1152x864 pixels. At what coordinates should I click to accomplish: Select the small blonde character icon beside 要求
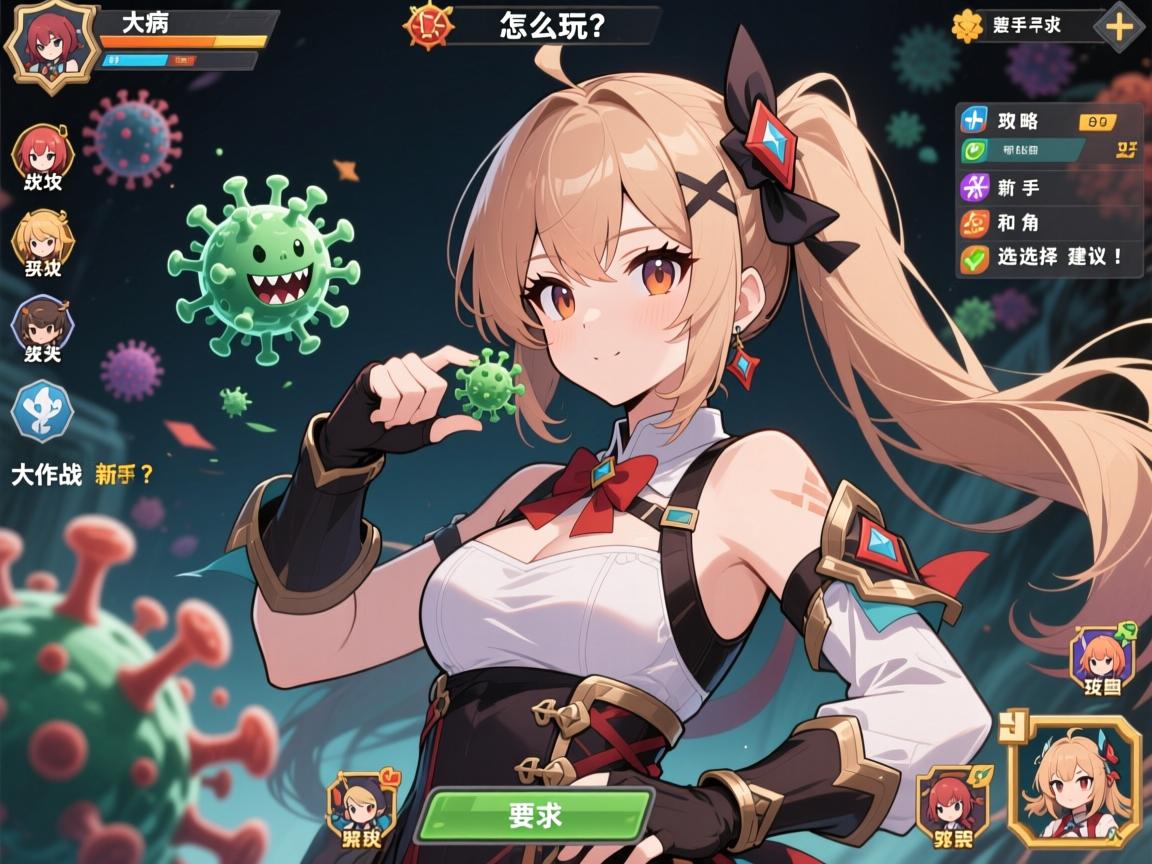(x=355, y=803)
